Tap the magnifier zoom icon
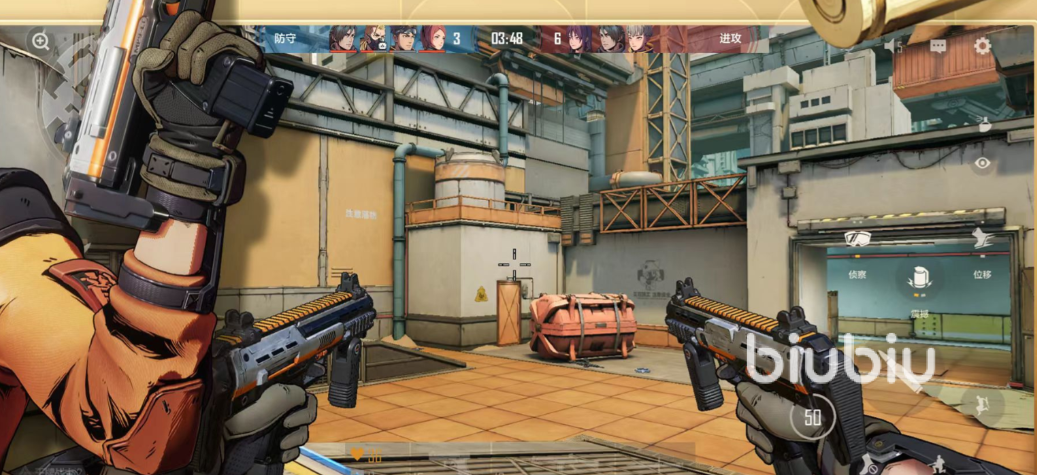This screenshot has width=1037, height=475. coord(40,41)
